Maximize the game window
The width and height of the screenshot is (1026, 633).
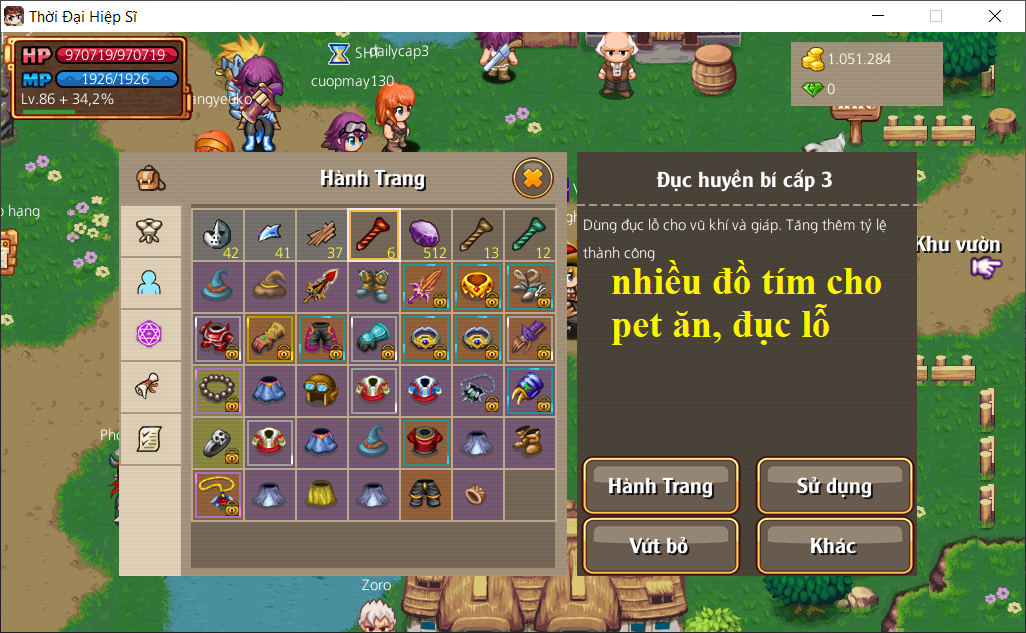(x=936, y=16)
